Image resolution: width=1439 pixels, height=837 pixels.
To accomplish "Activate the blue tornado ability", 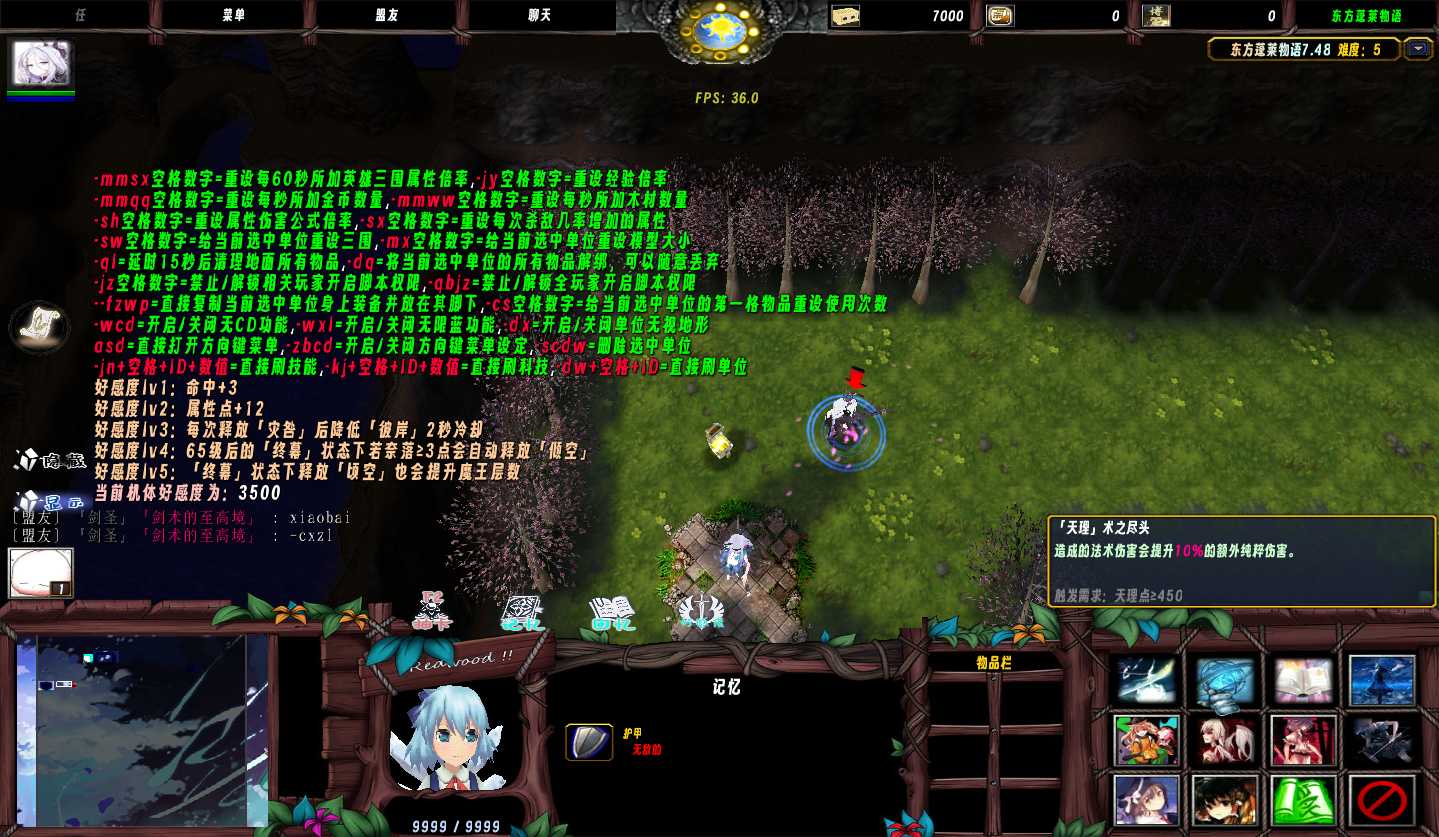I will (x=1225, y=681).
